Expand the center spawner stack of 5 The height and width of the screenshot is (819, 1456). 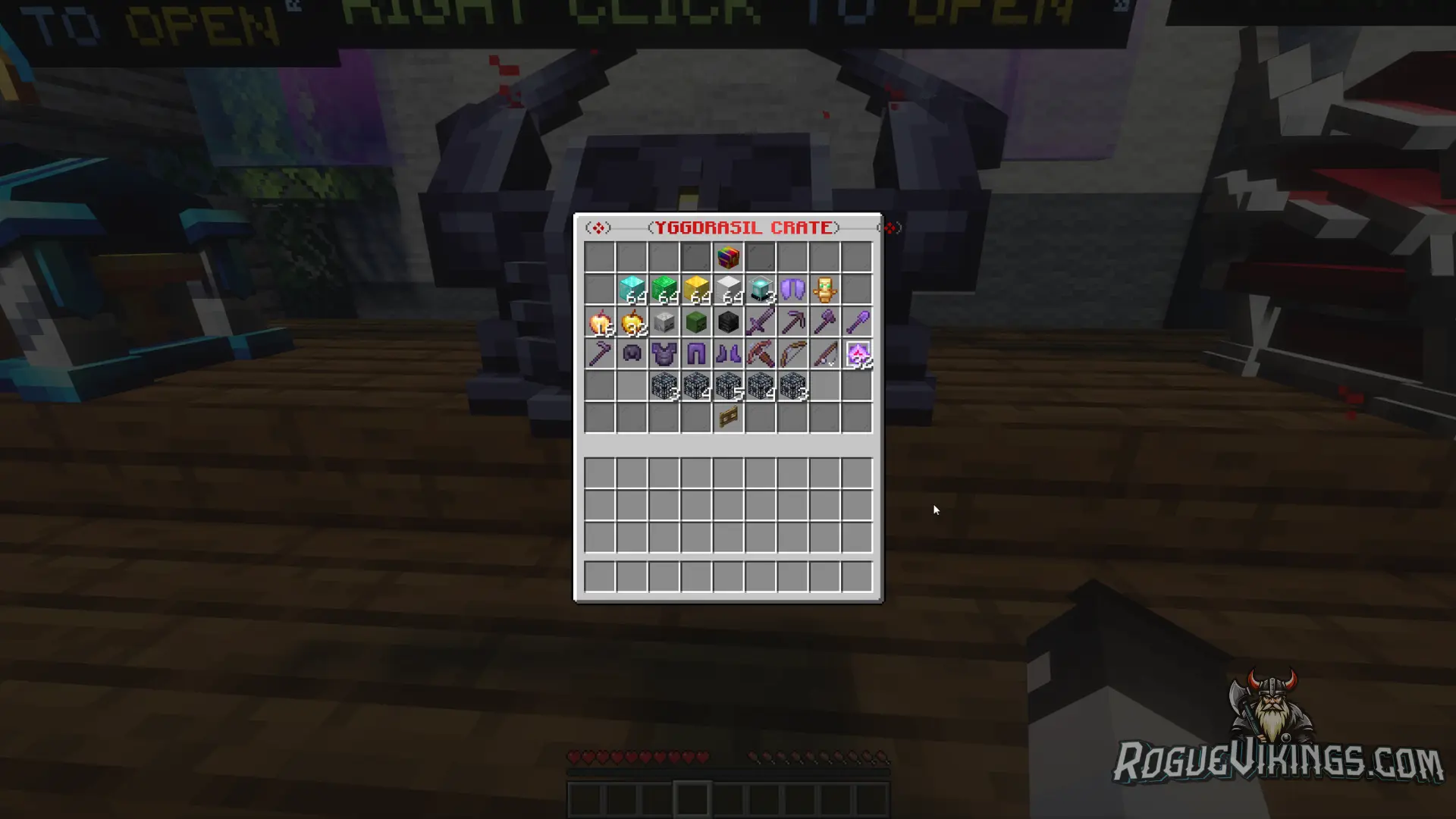pyautogui.click(x=726, y=387)
